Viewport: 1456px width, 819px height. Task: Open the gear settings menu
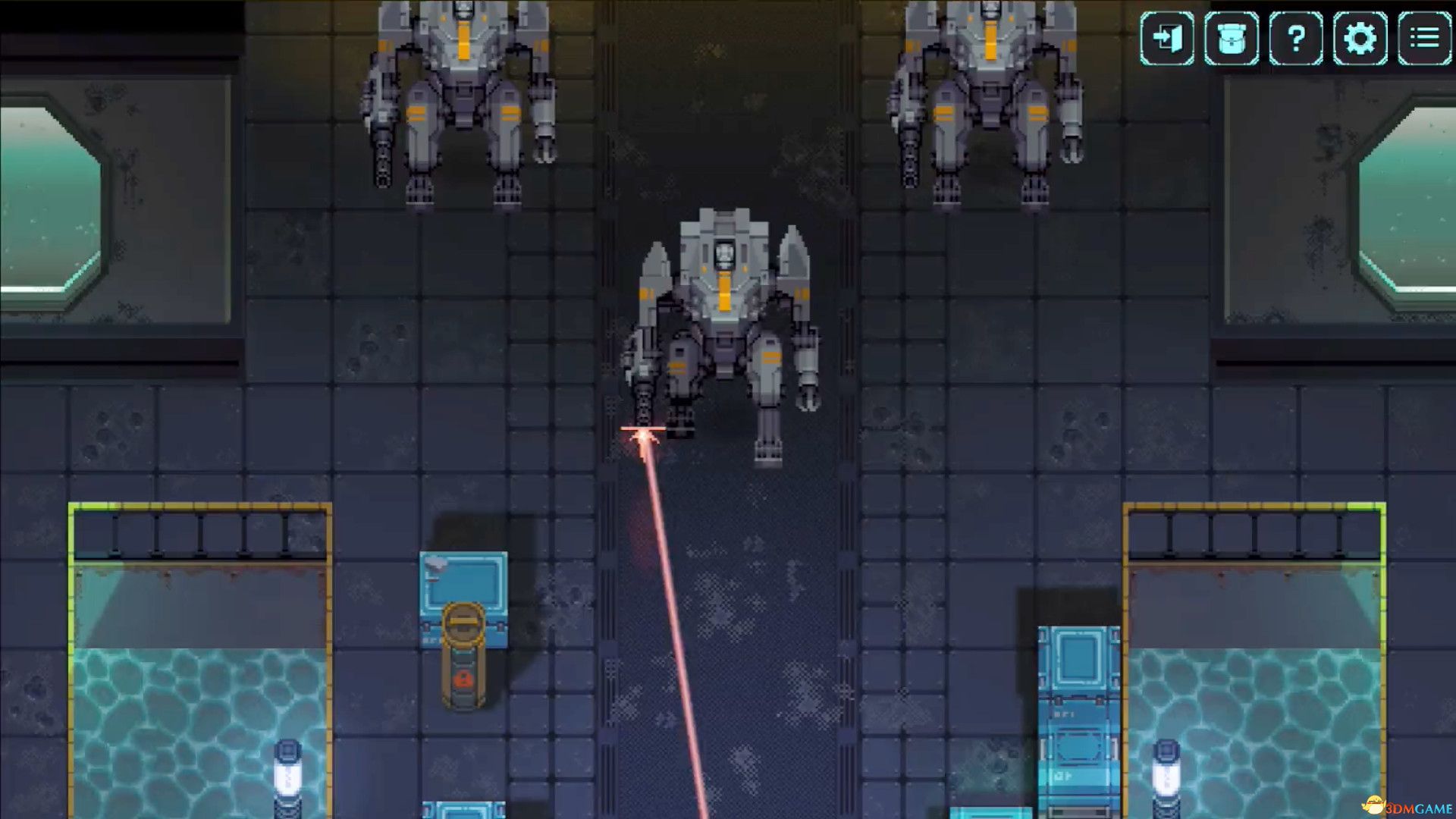[1360, 38]
